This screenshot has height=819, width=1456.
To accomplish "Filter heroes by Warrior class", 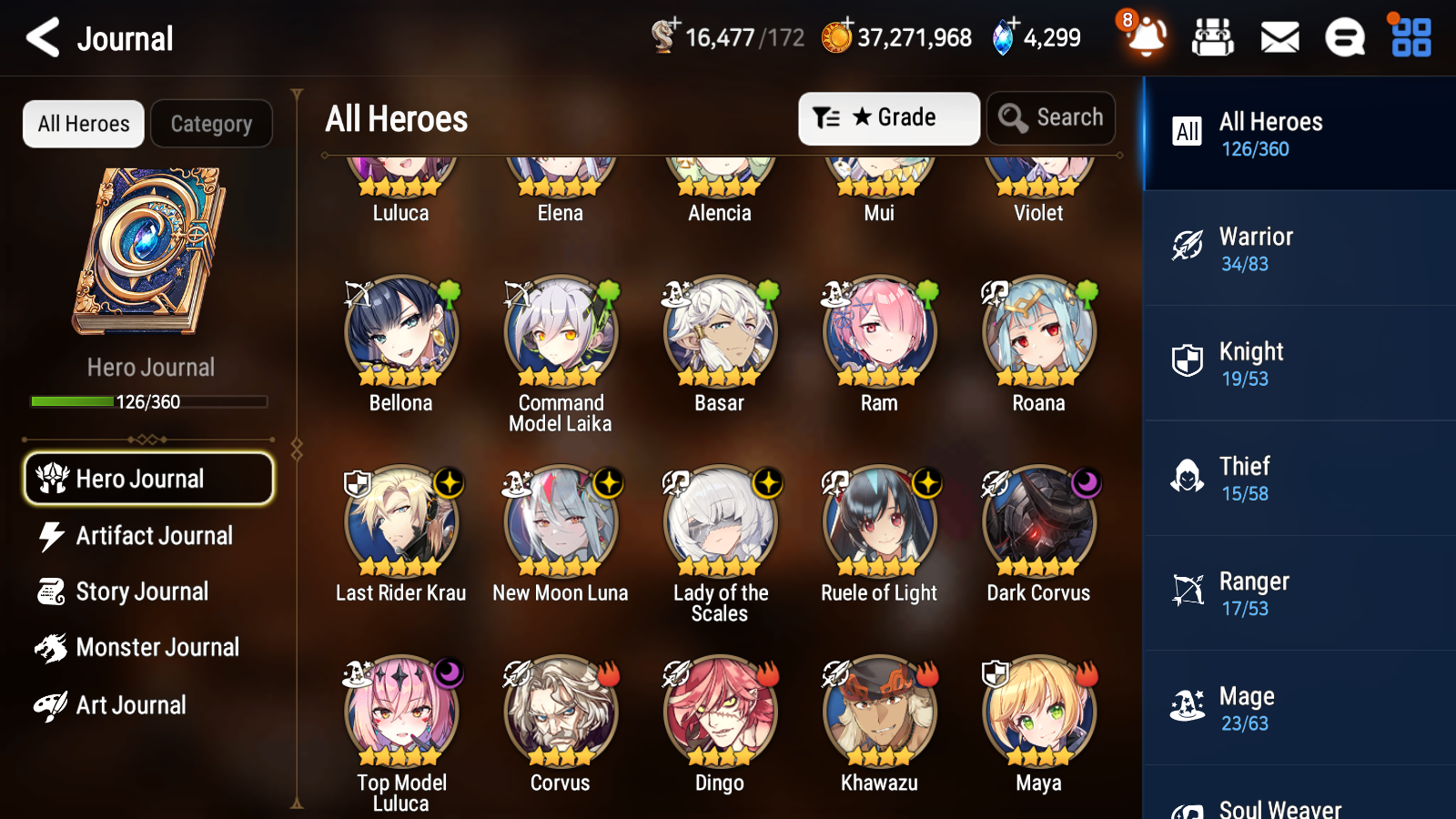I will pyautogui.click(x=1299, y=248).
